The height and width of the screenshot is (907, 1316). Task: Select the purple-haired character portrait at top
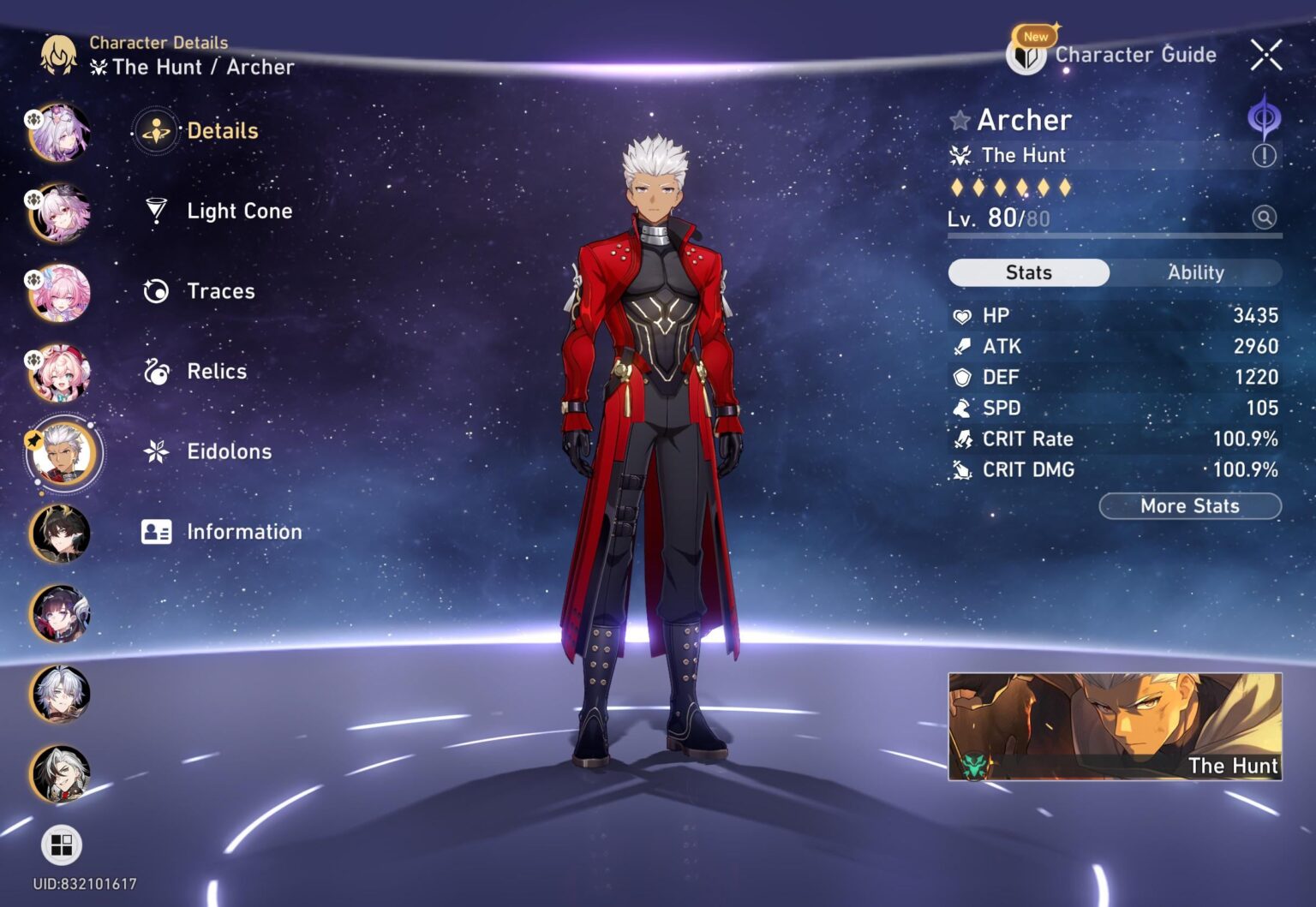tap(60, 133)
